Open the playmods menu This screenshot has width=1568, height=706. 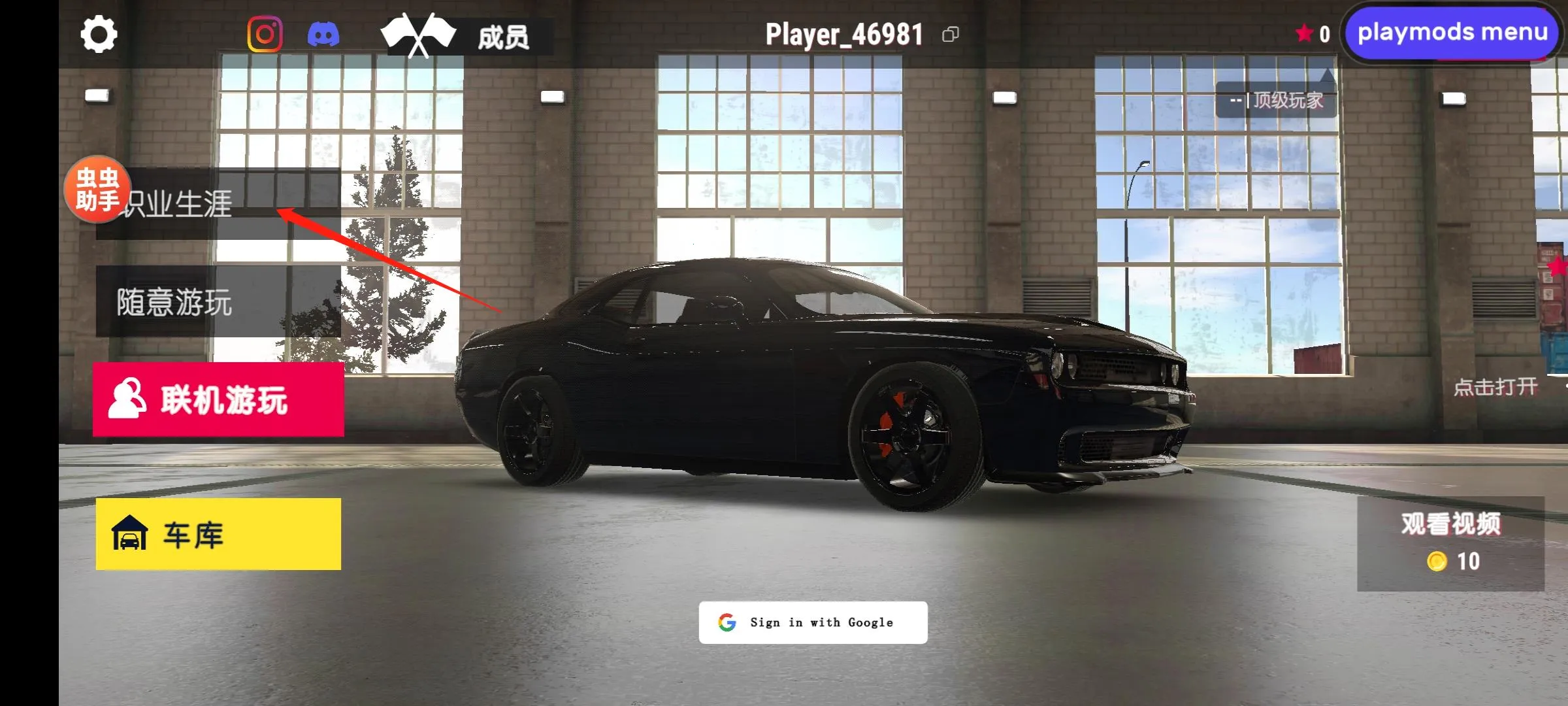pos(1450,33)
